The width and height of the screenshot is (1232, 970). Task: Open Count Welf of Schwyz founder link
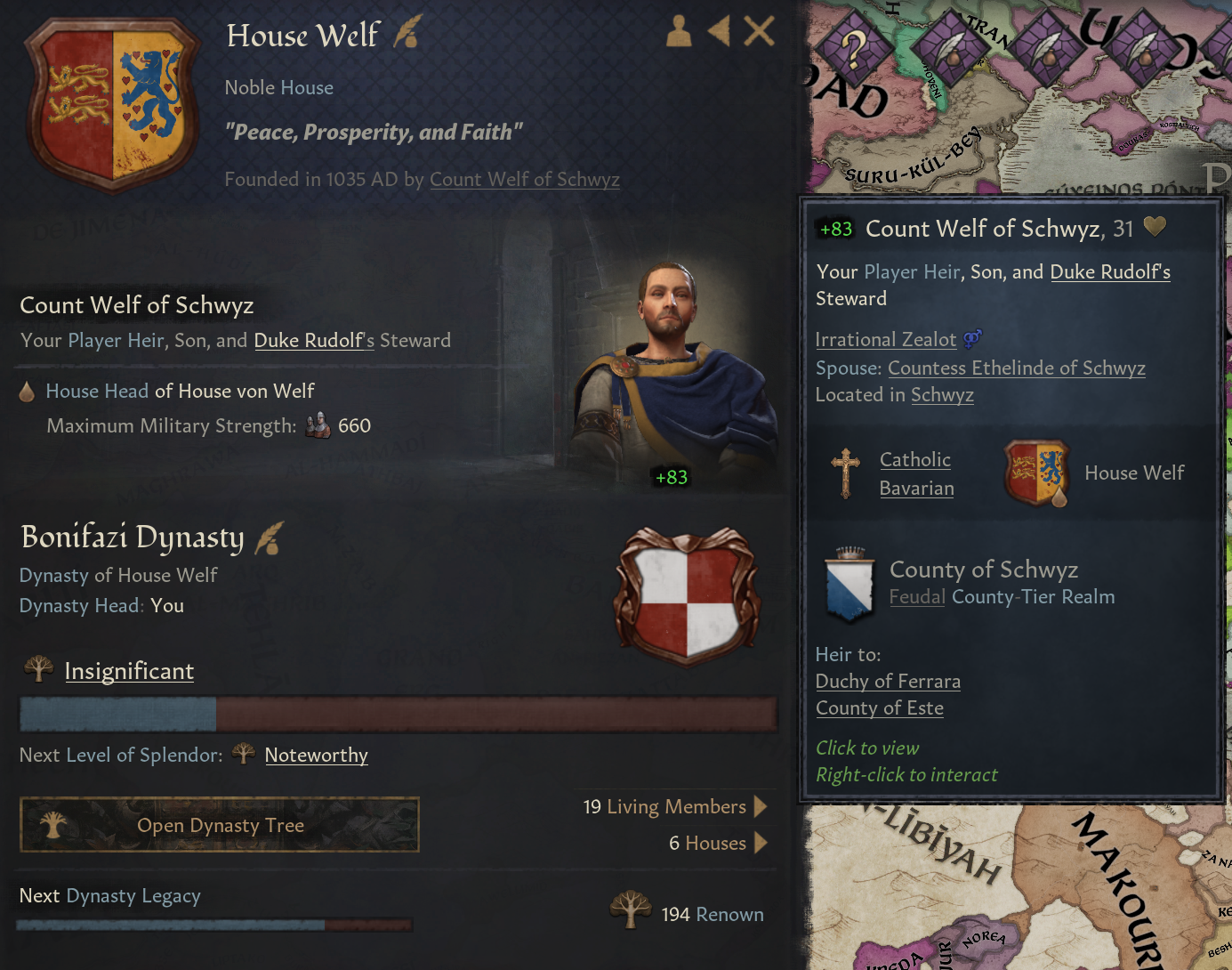click(x=524, y=179)
